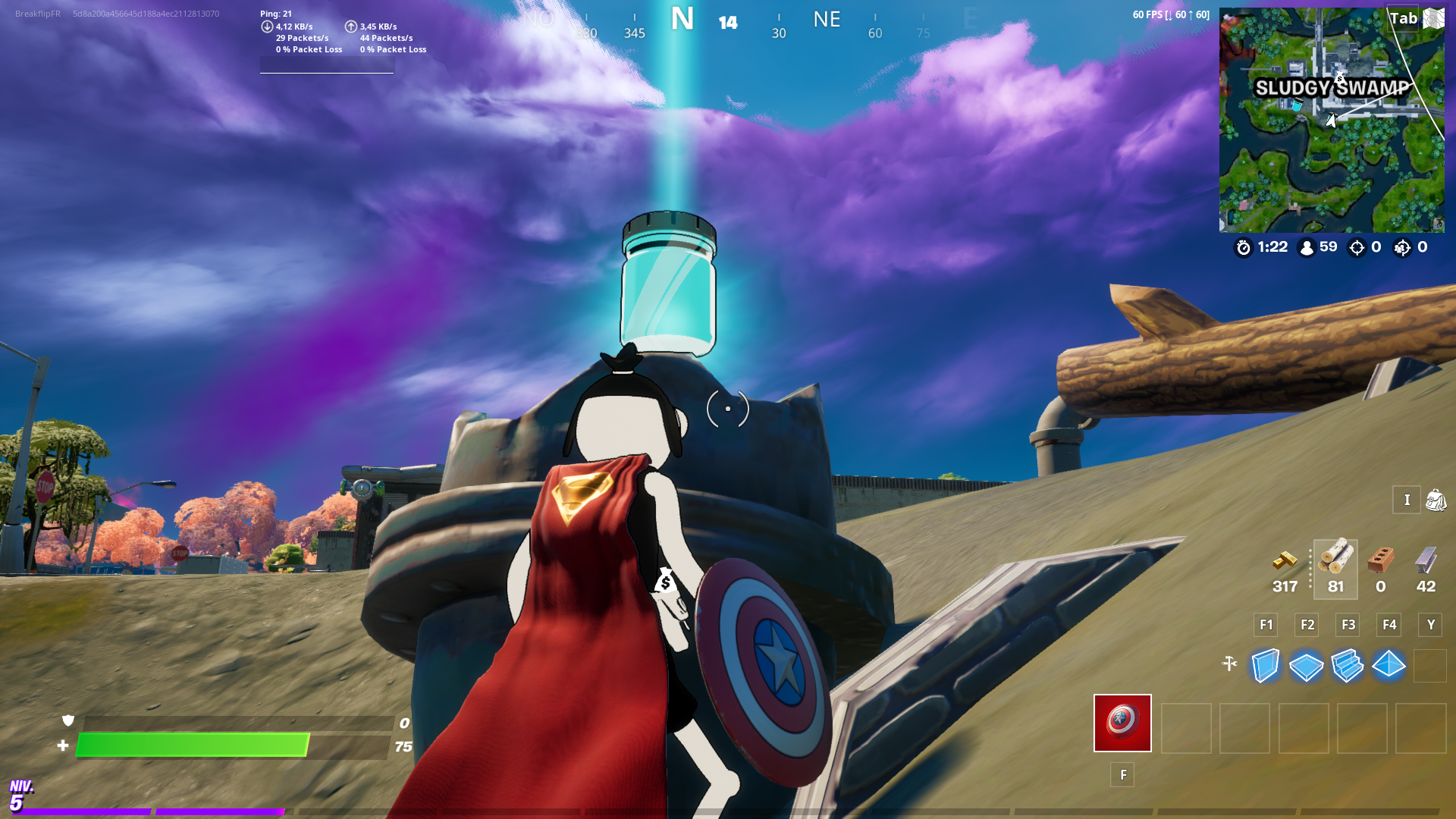Click the F4 build hotkey label

tap(1389, 625)
